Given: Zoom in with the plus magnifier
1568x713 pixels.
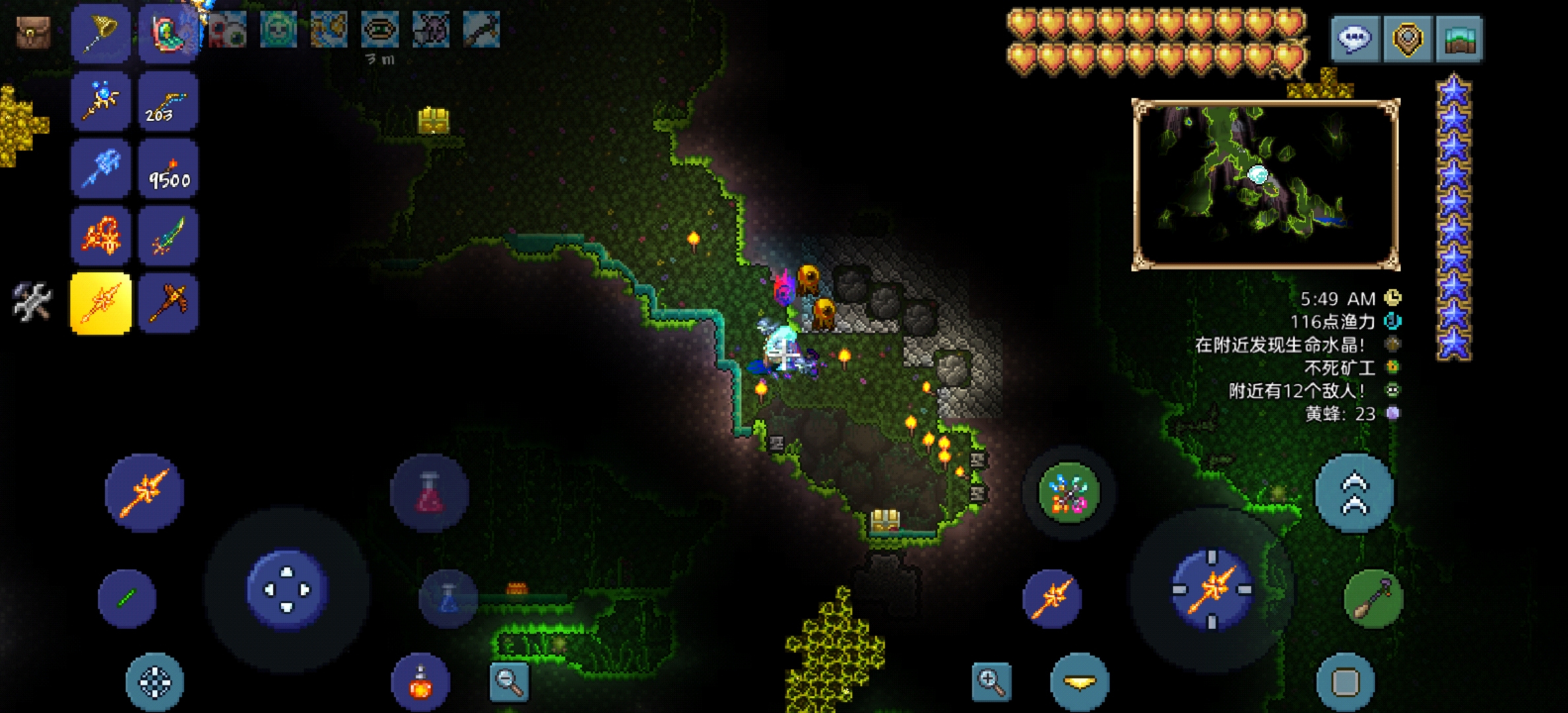Looking at the screenshot, I should point(991,681).
